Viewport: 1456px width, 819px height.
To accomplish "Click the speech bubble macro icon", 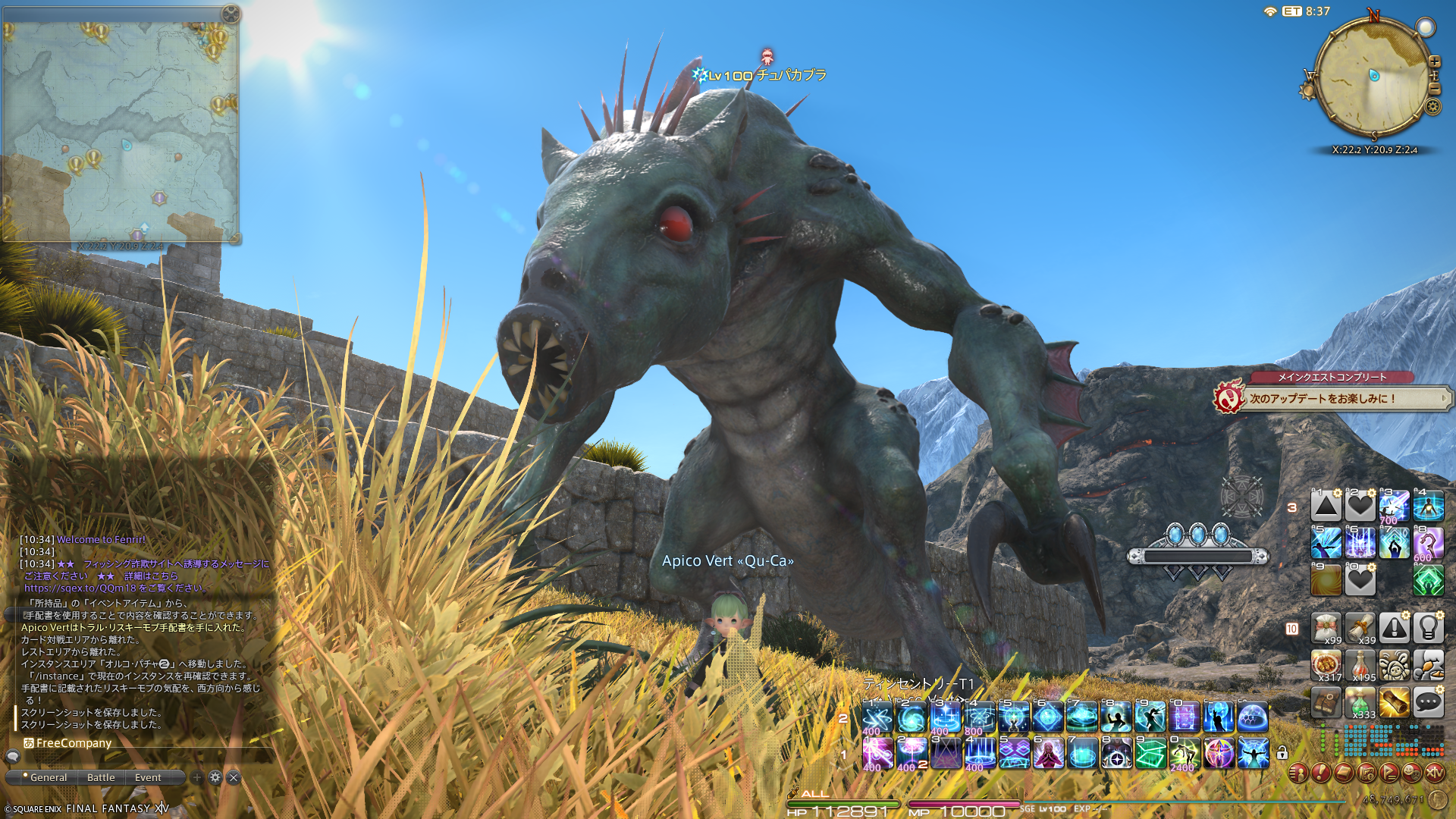I will pos(1428,703).
